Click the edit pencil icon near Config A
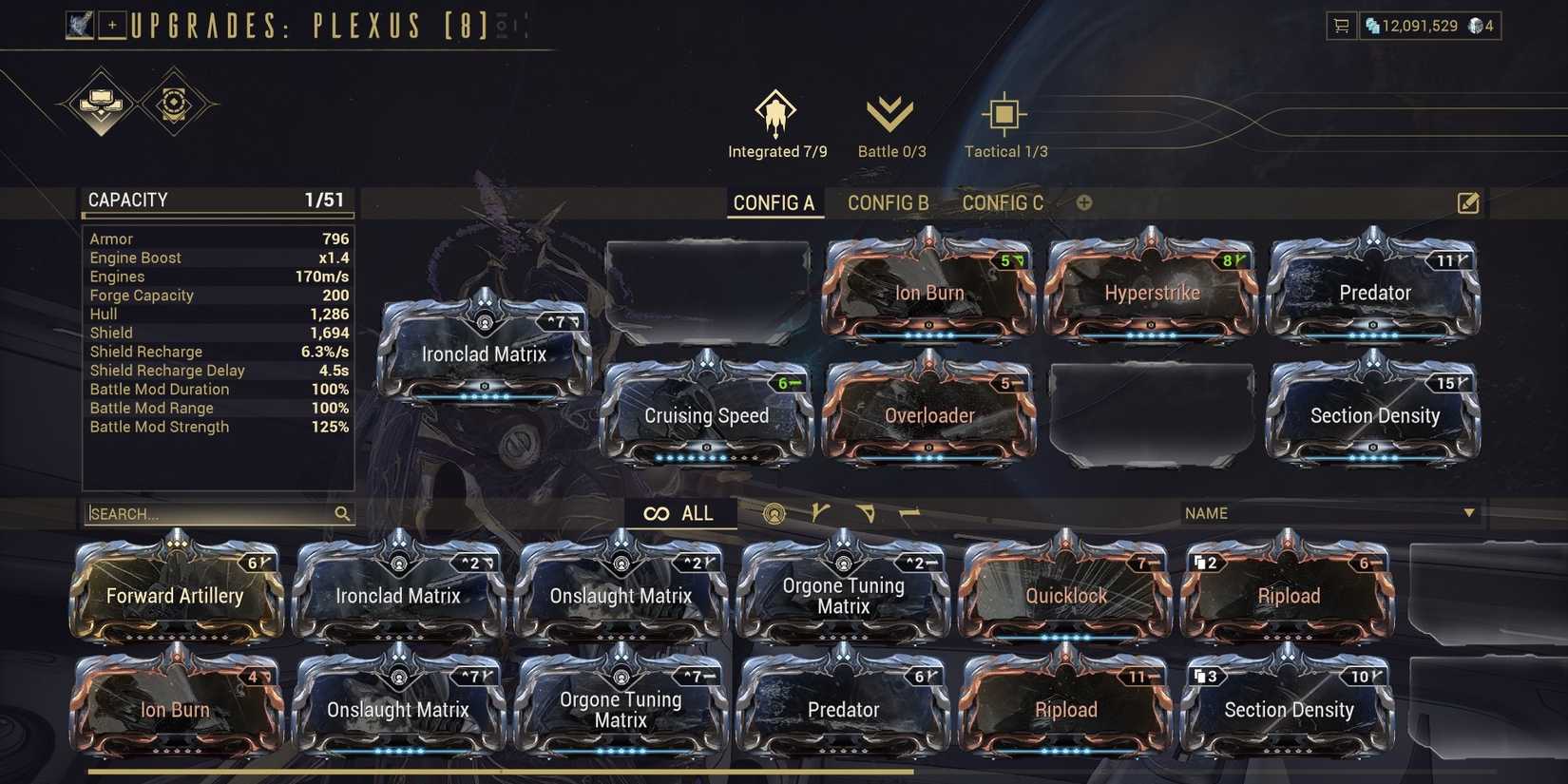 click(x=1468, y=202)
